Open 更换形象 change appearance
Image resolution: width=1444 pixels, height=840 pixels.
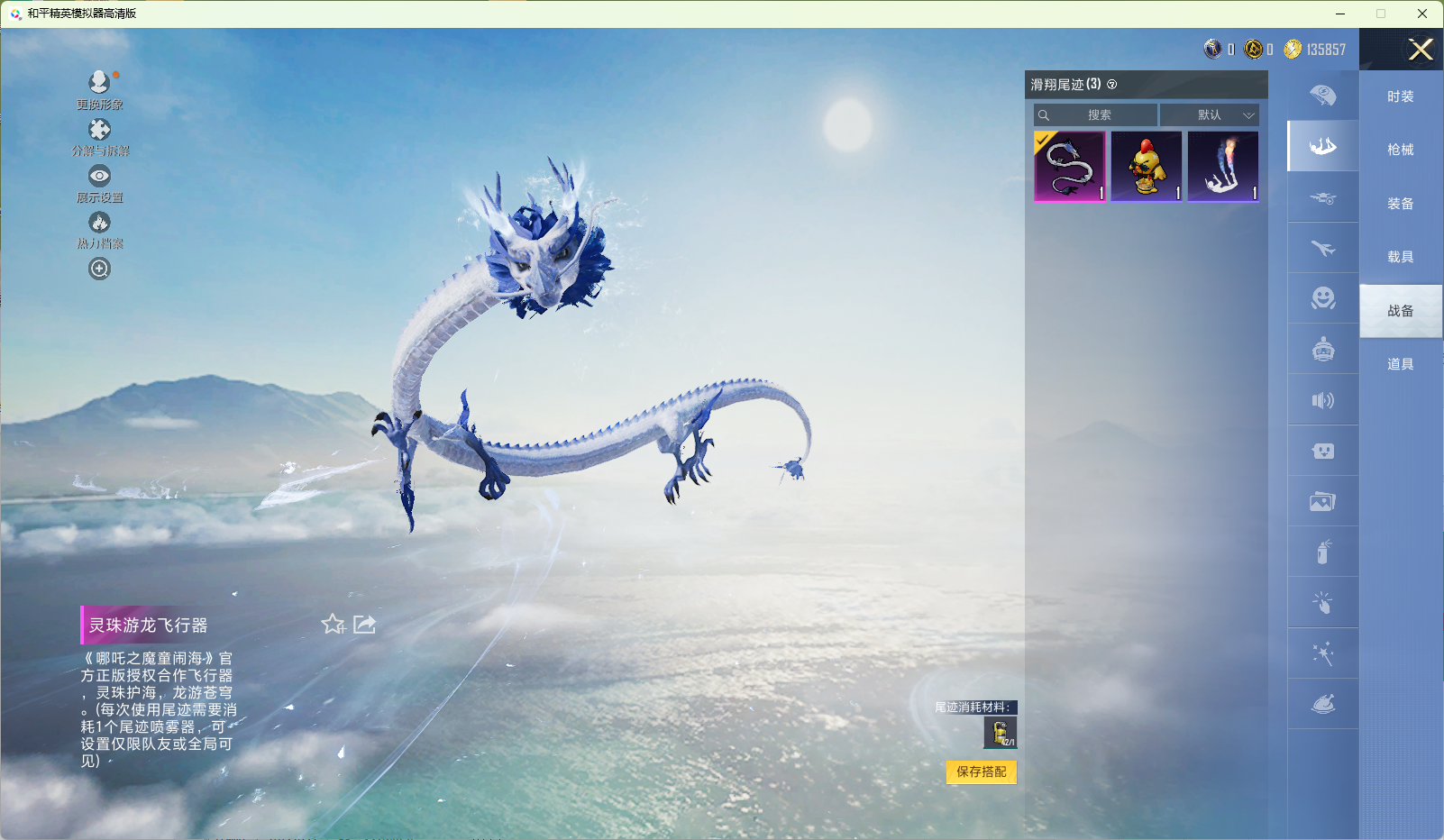tap(99, 83)
